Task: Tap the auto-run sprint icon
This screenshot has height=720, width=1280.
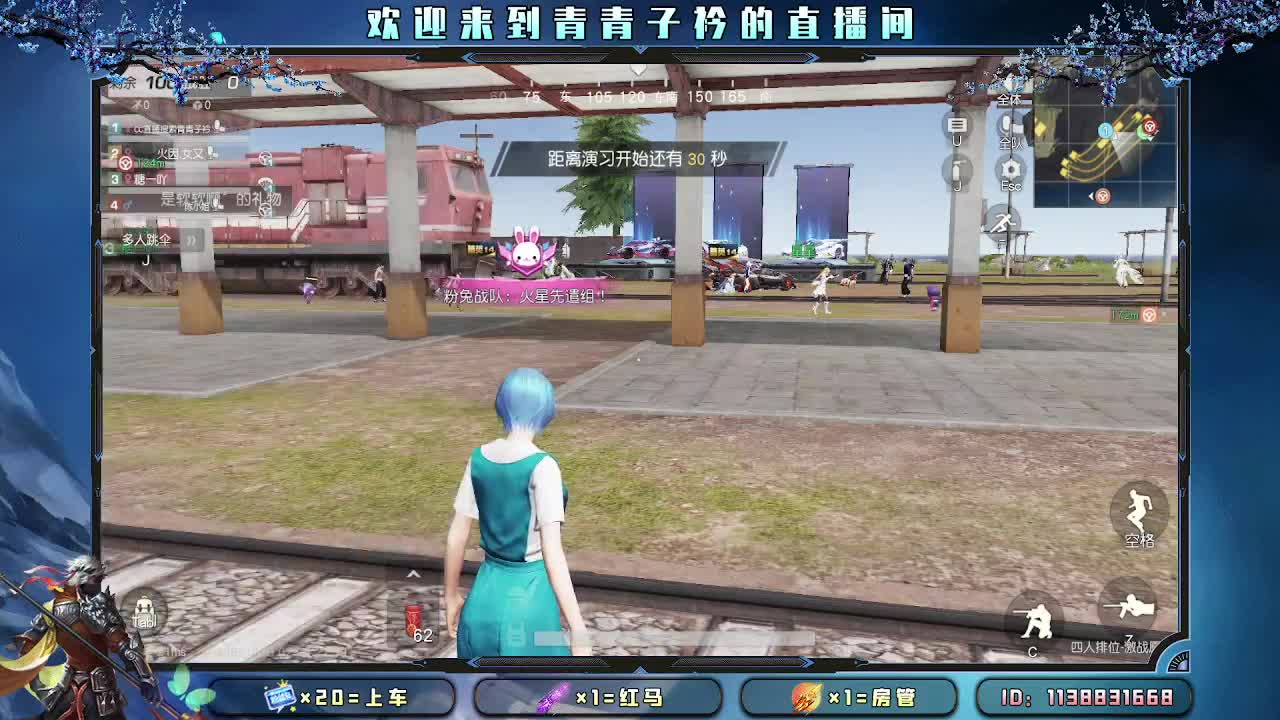Action: [x=1003, y=222]
